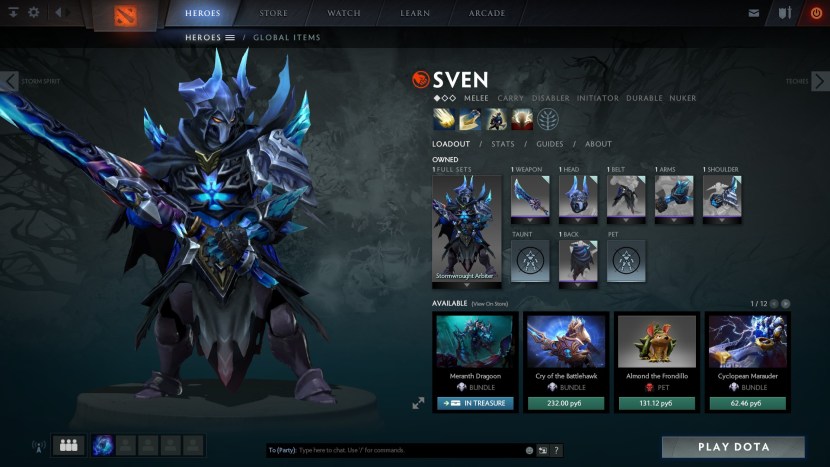Open the settings gear icon

33,13
